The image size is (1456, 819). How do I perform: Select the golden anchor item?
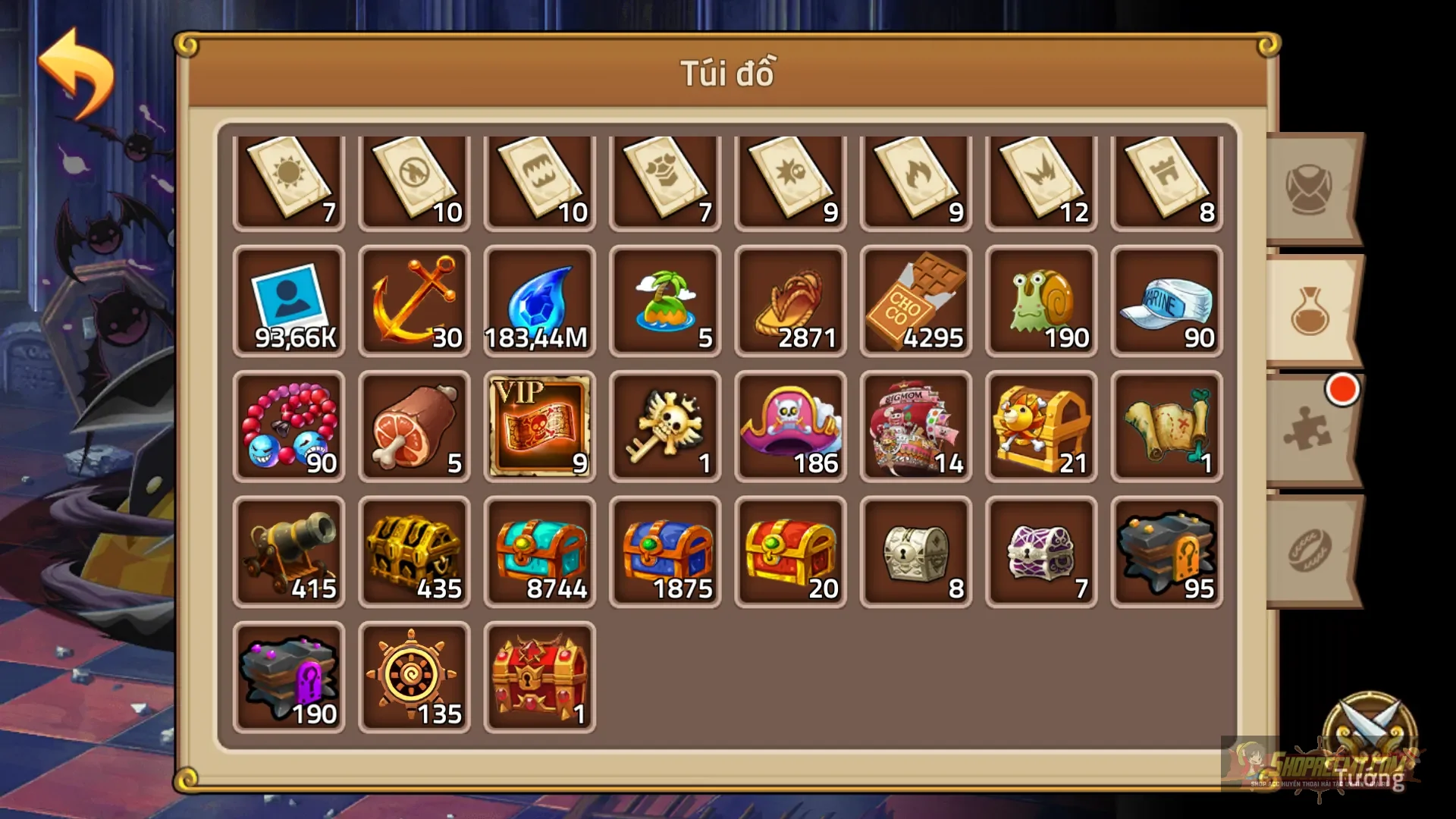[414, 302]
